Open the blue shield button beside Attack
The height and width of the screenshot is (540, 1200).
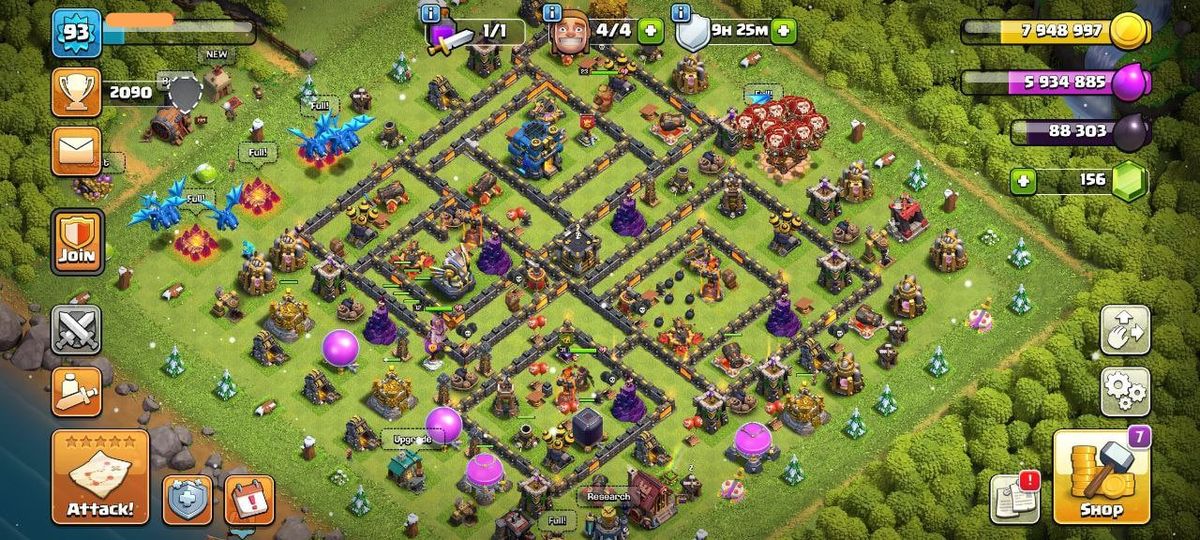(188, 499)
